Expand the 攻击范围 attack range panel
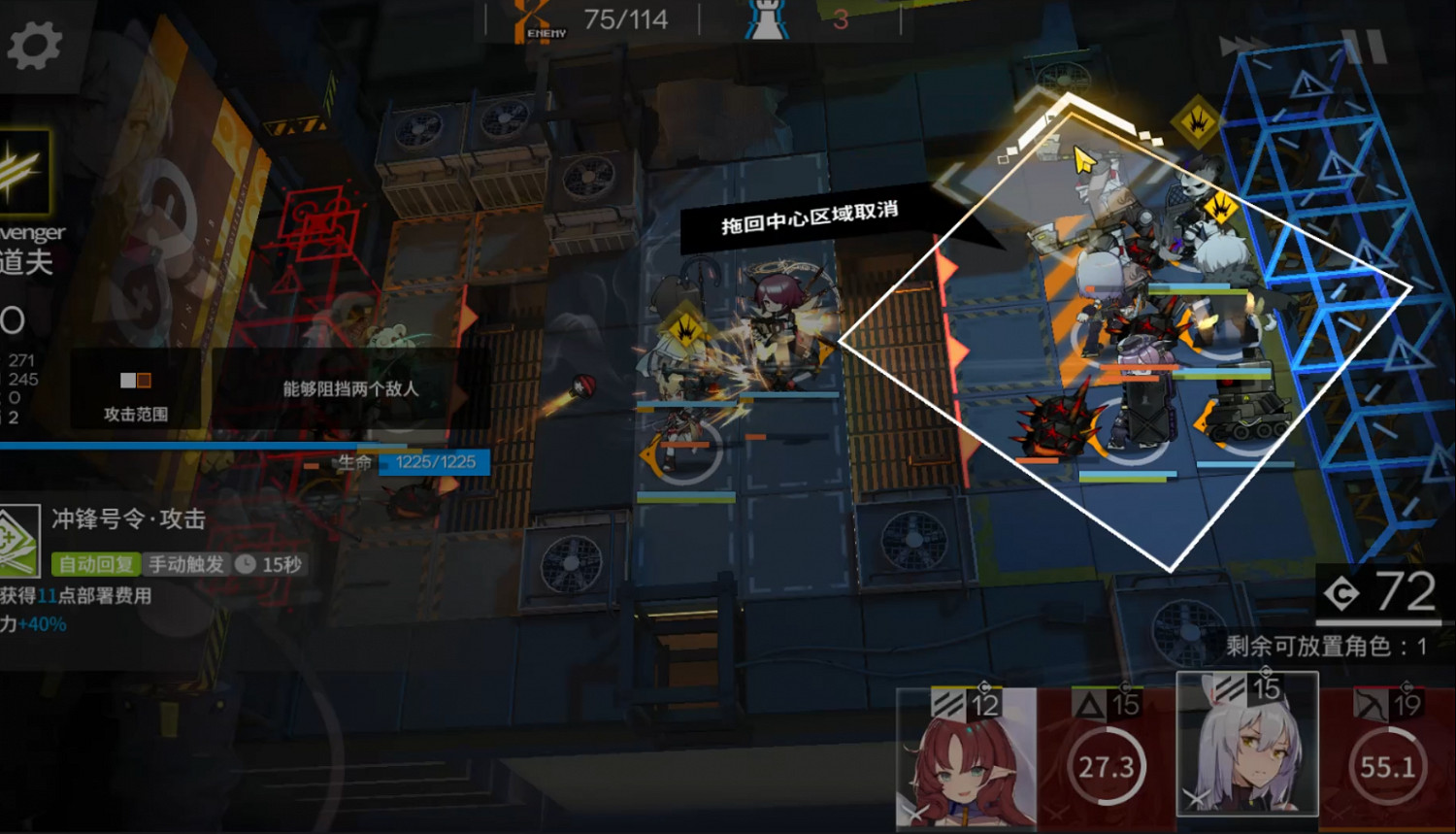 [136, 393]
